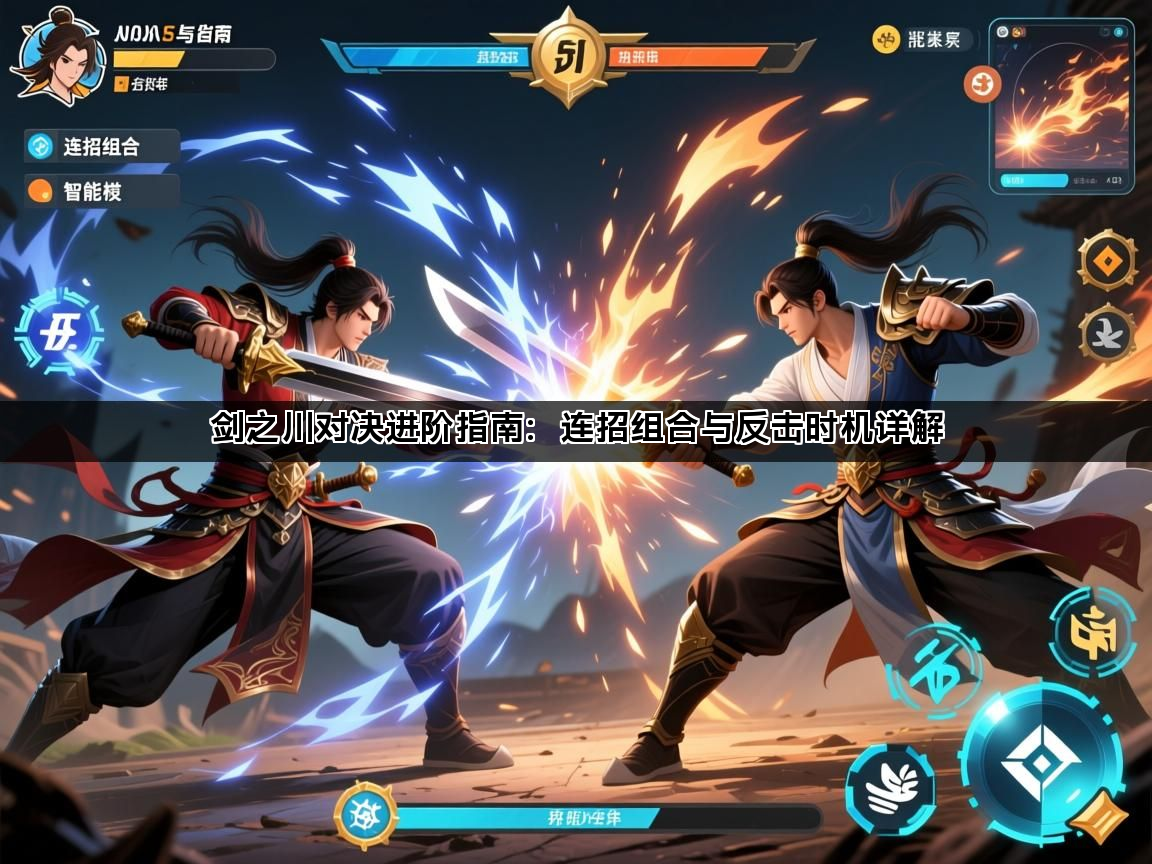Open the player portrait avatar
Screen dimensions: 1152x864
56,57
